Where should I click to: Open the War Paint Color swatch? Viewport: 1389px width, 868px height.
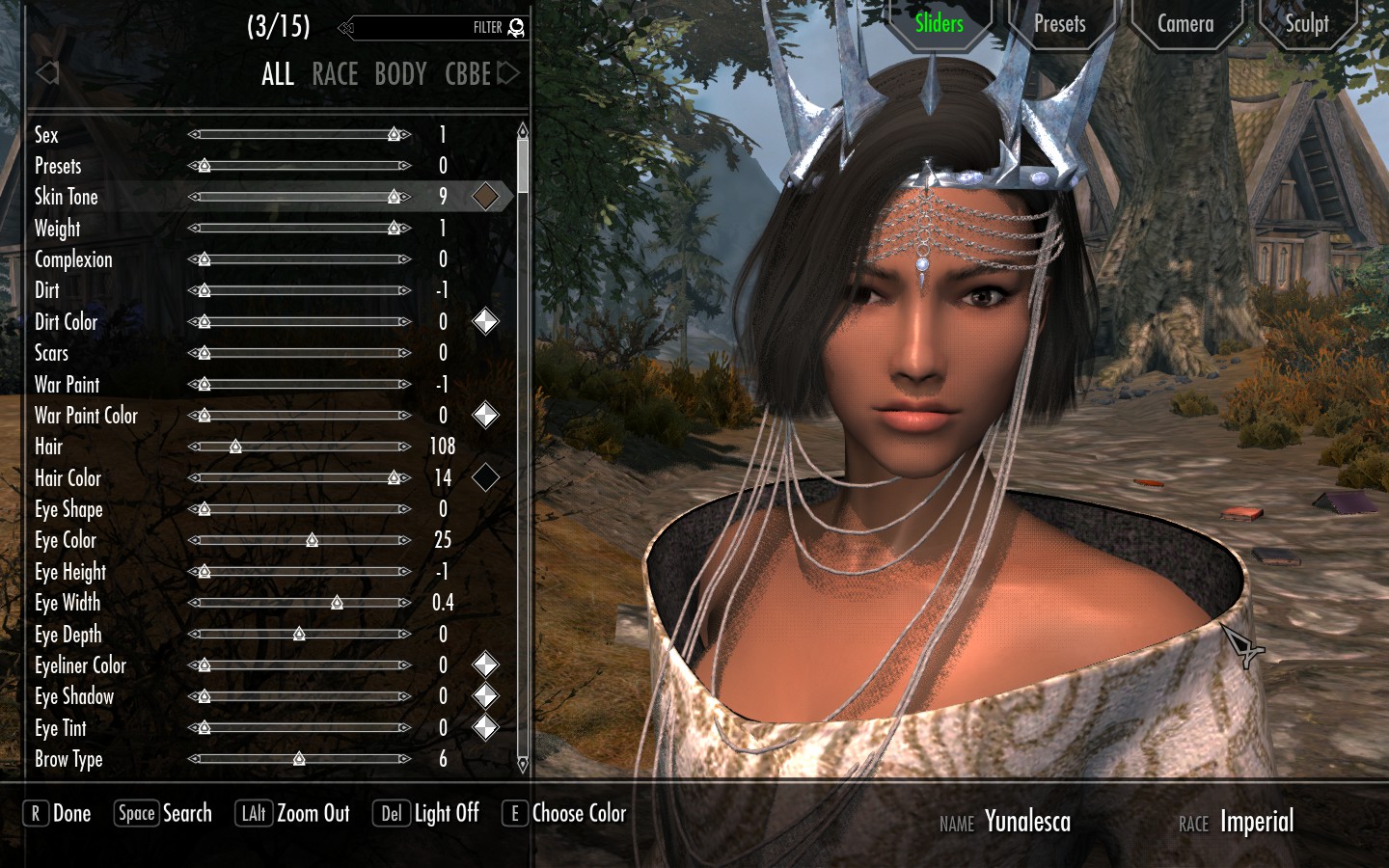pyautogui.click(x=485, y=416)
